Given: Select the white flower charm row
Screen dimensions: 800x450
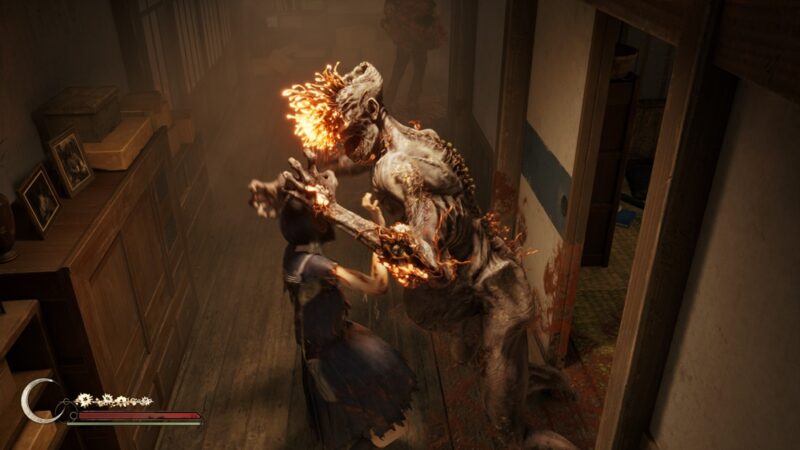Looking at the screenshot, I should [114, 400].
